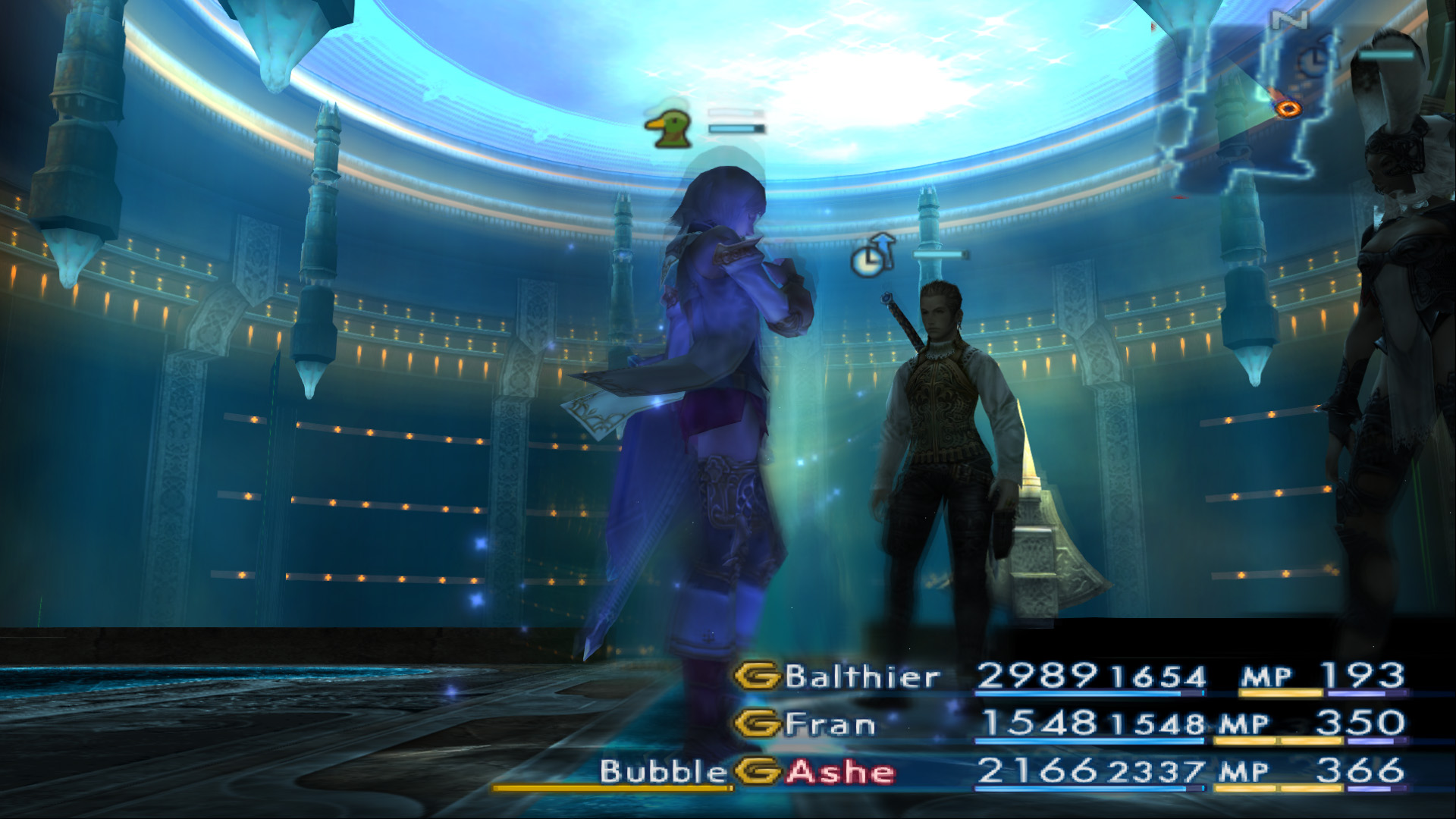1456x819 pixels.
Task: Click the gold gambit icon beside Balthier
Action: 758,676
